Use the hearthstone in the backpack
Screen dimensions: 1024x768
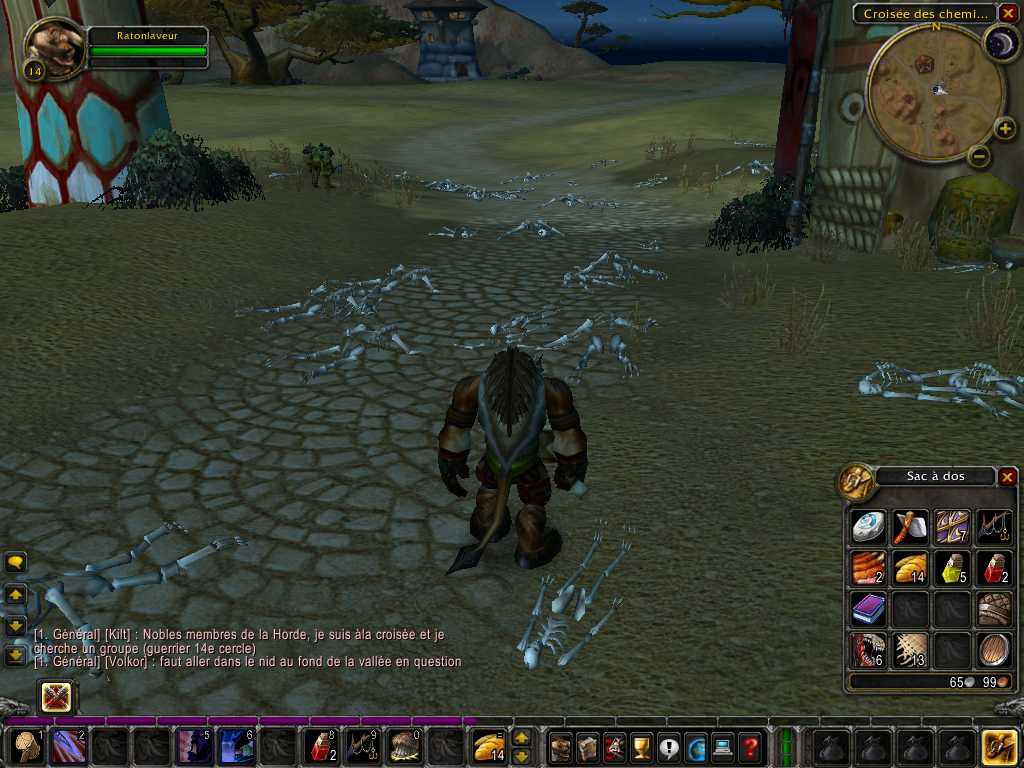(868, 526)
